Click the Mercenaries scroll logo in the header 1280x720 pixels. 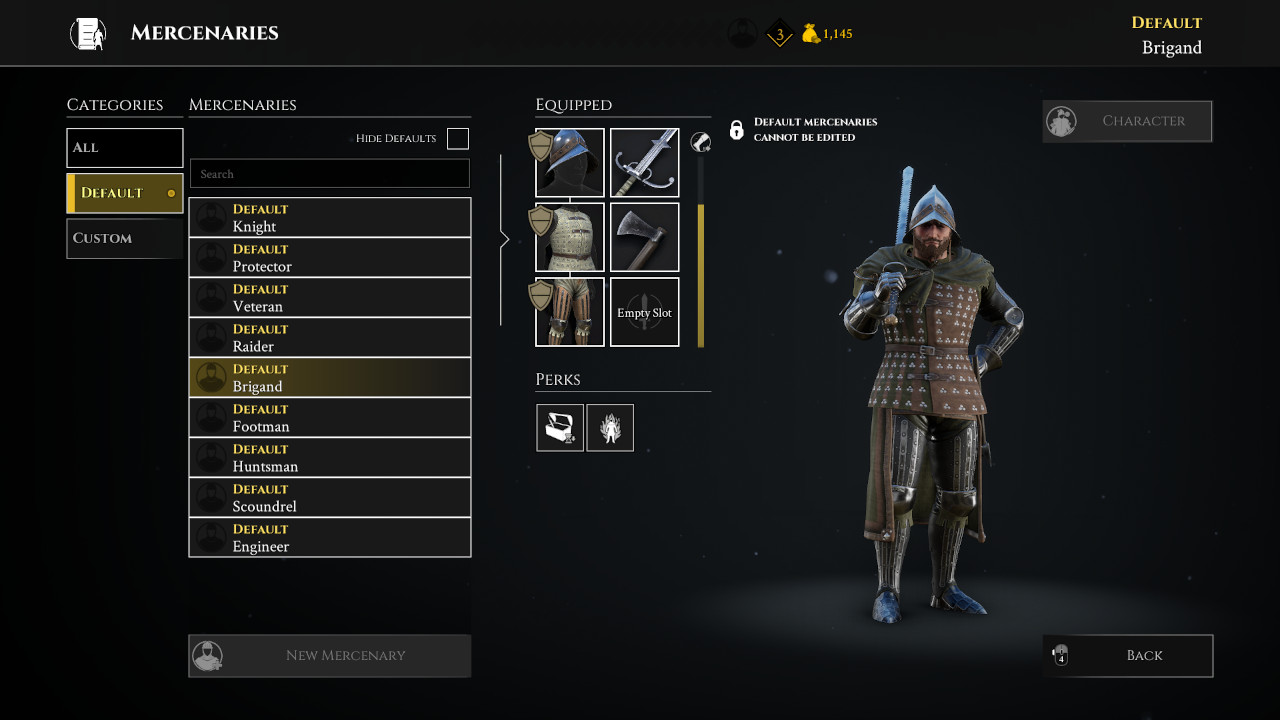coord(87,32)
